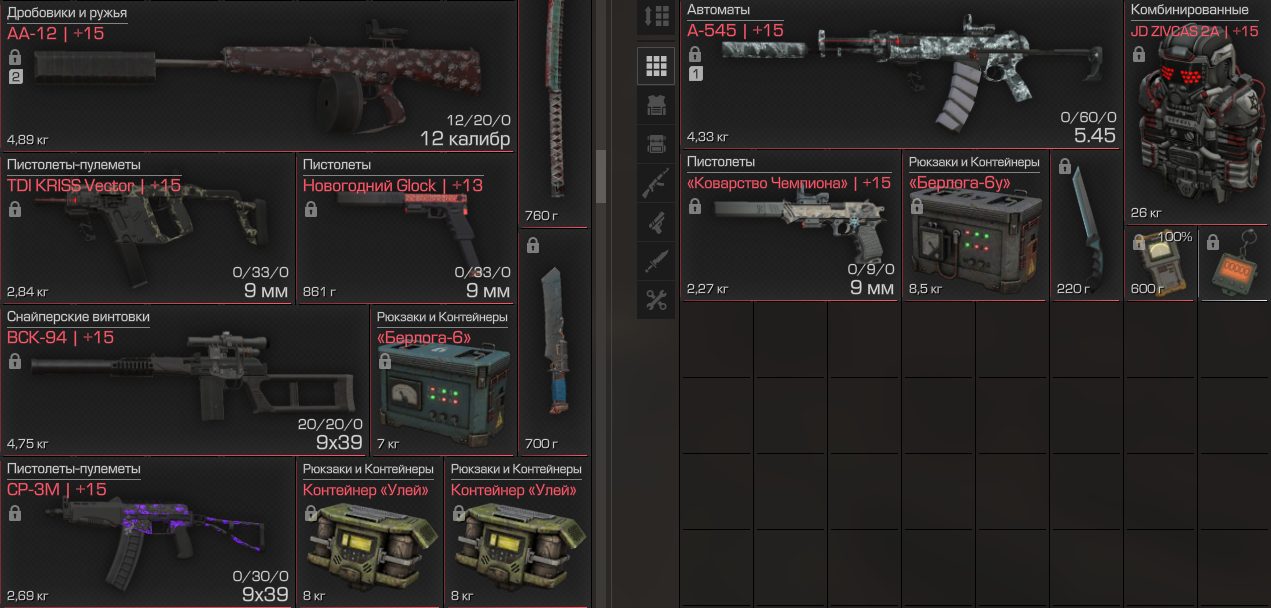
Task: Filter inventory by armor vest icon
Action: 656,105
